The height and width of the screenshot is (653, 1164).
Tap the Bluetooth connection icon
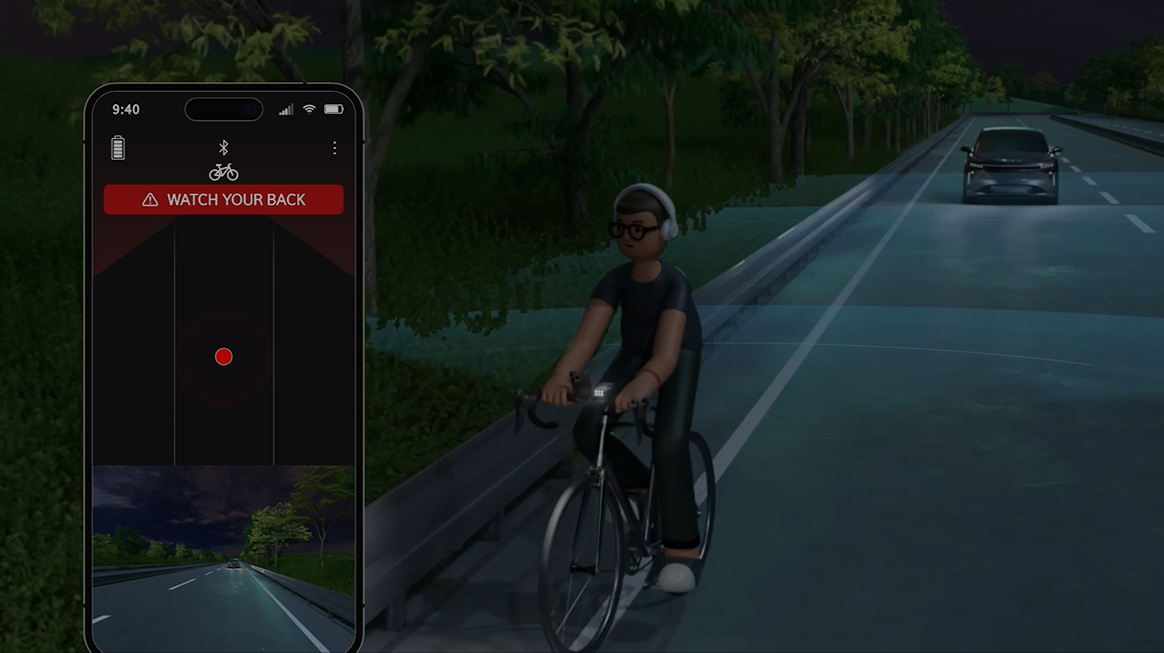pyautogui.click(x=224, y=148)
